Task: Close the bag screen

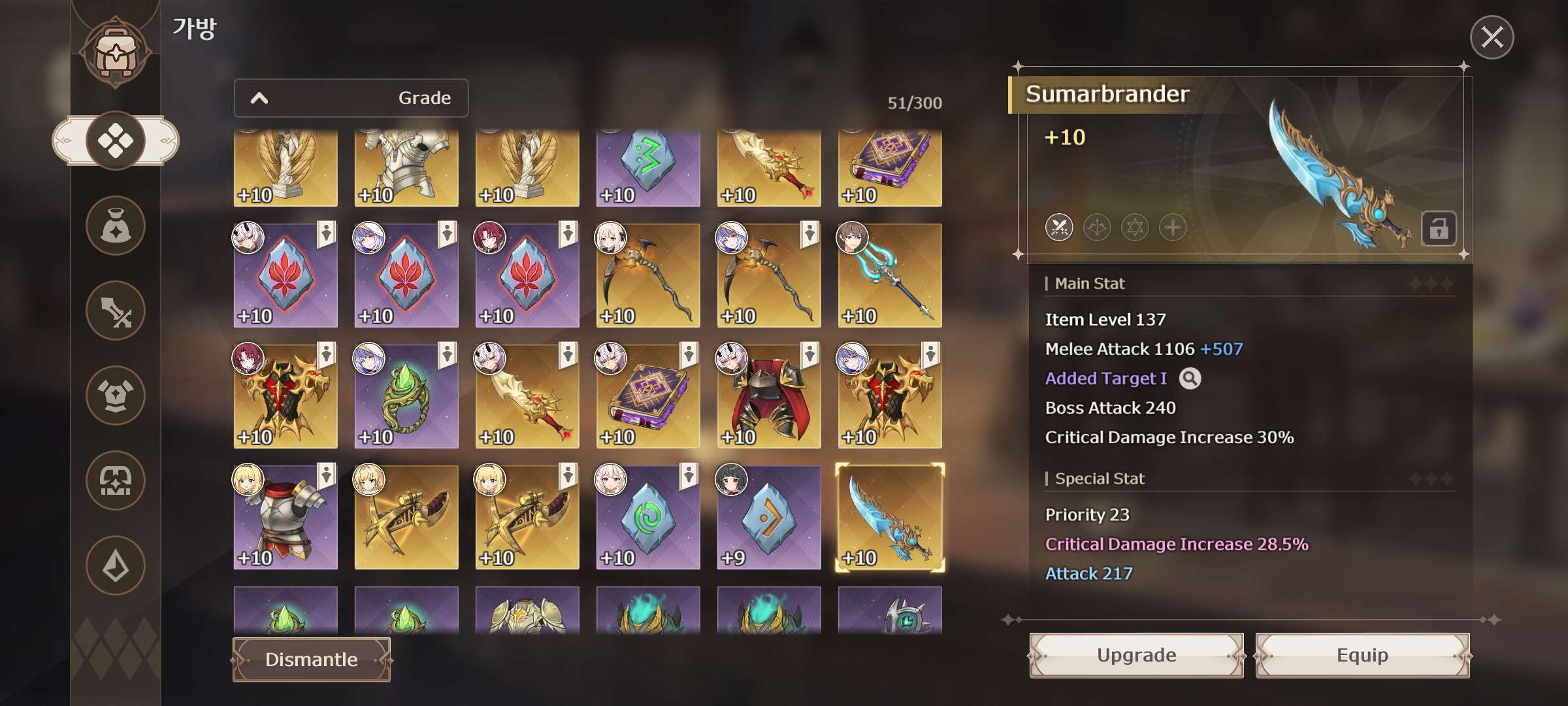Action: pos(1492,37)
